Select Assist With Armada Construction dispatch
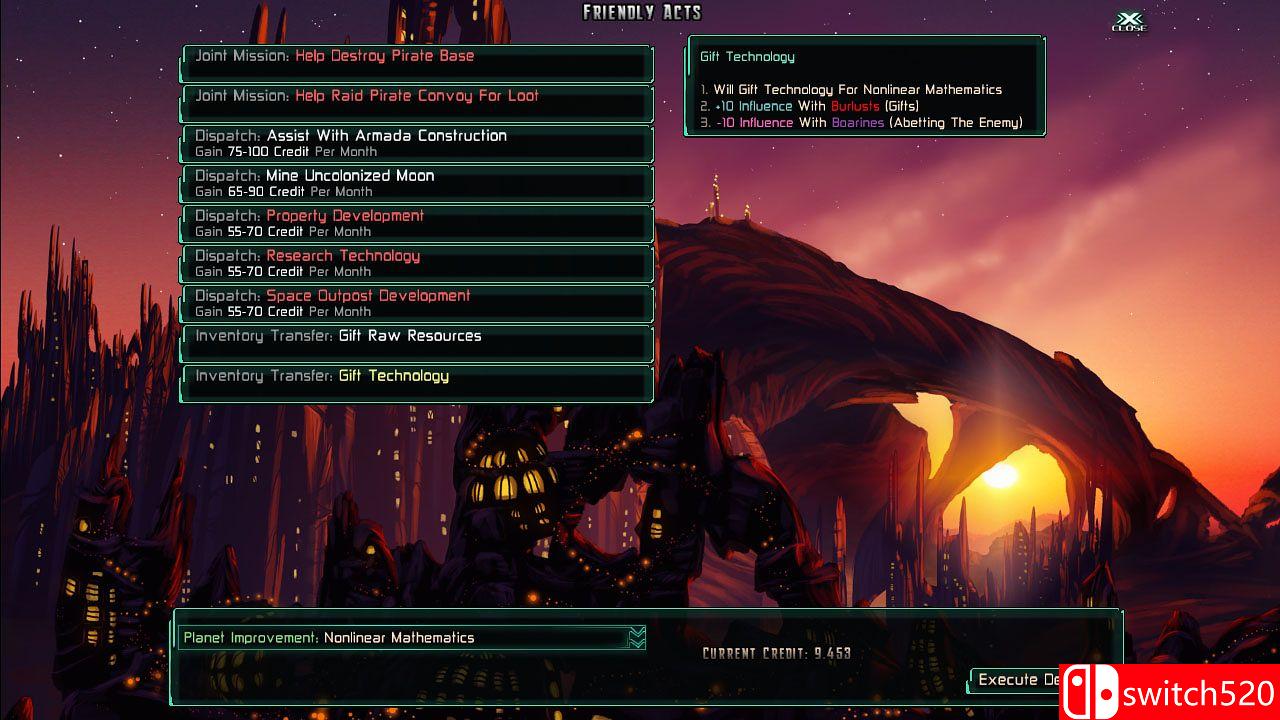This screenshot has height=720, width=1280. coord(416,144)
